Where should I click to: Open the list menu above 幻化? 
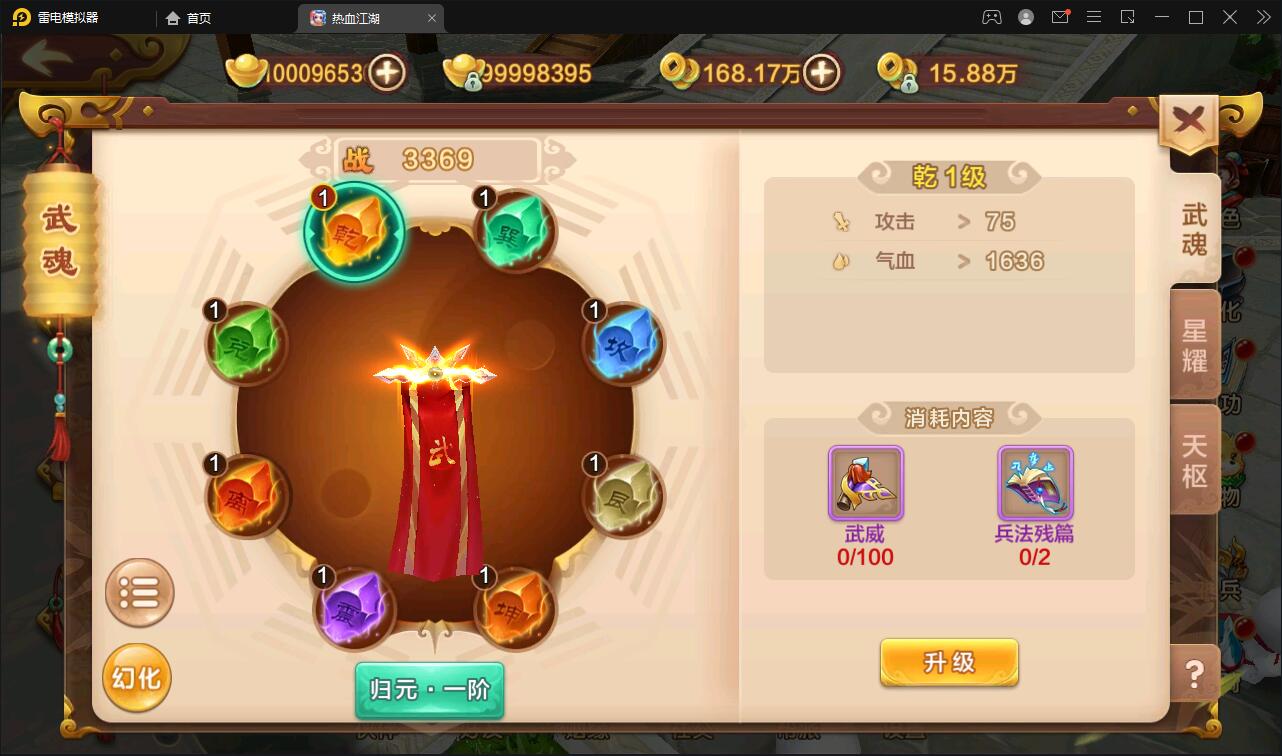click(140, 592)
